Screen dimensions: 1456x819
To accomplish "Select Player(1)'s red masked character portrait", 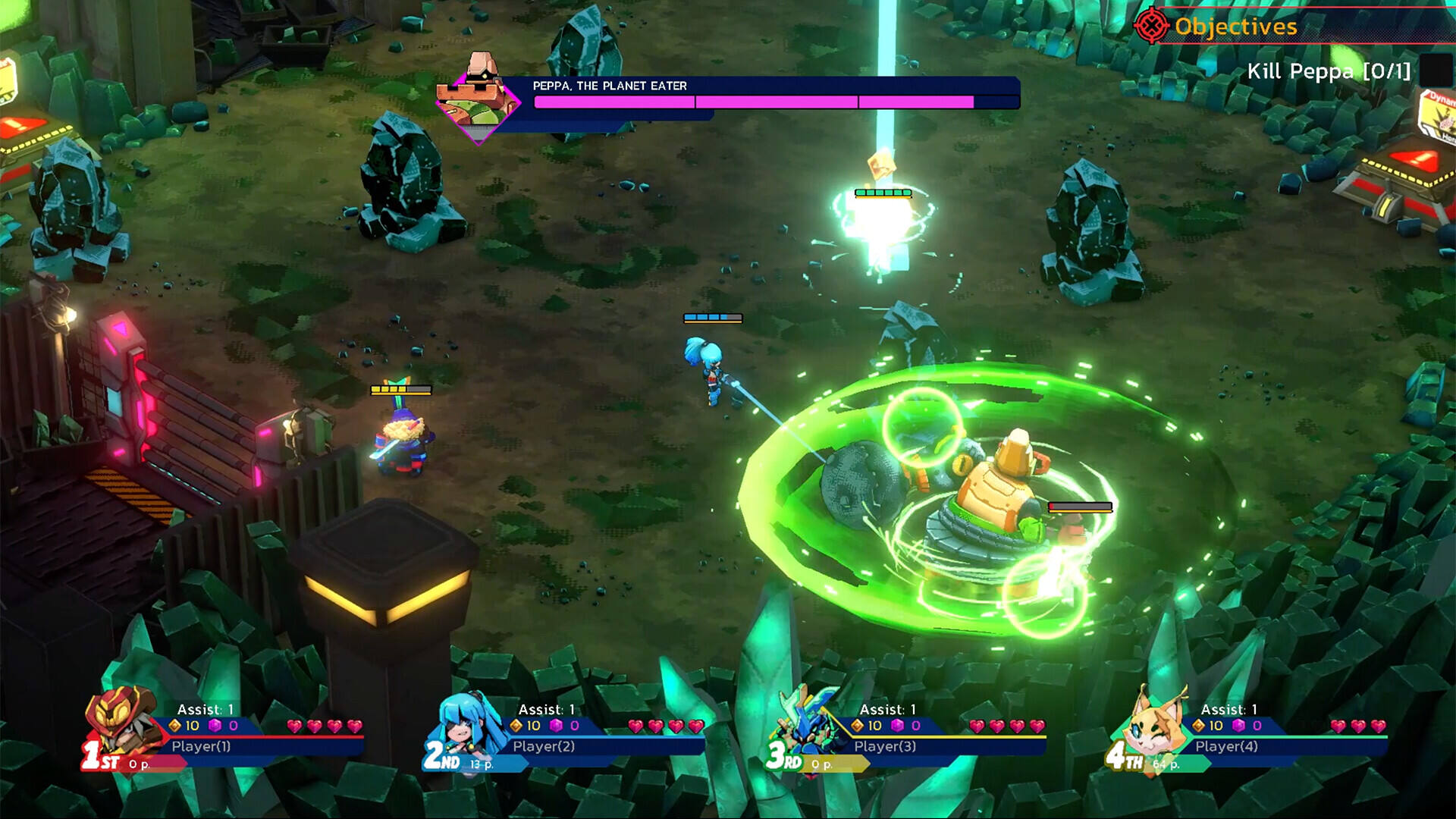I will (121, 720).
